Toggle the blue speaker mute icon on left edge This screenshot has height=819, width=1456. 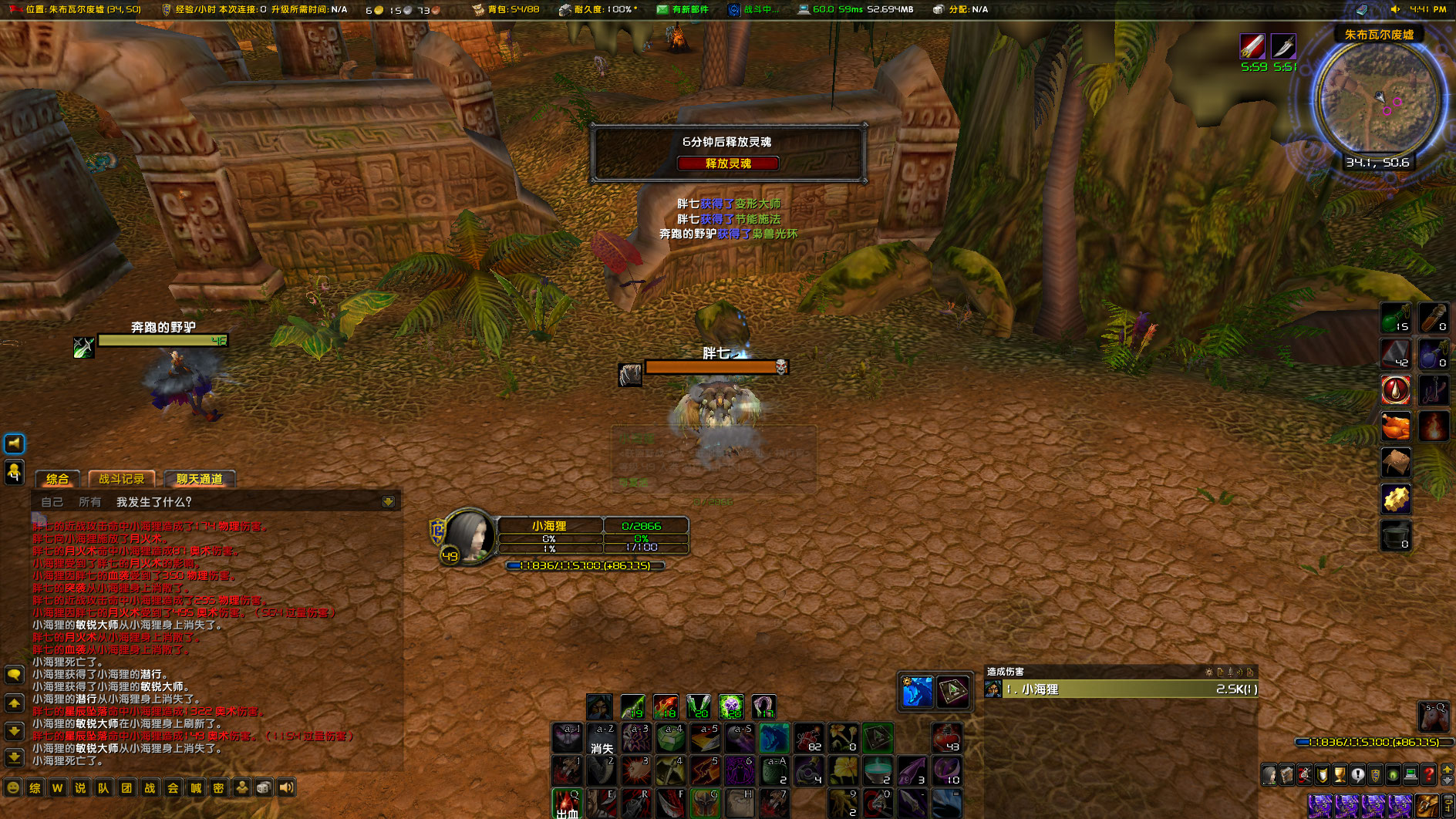(x=14, y=443)
